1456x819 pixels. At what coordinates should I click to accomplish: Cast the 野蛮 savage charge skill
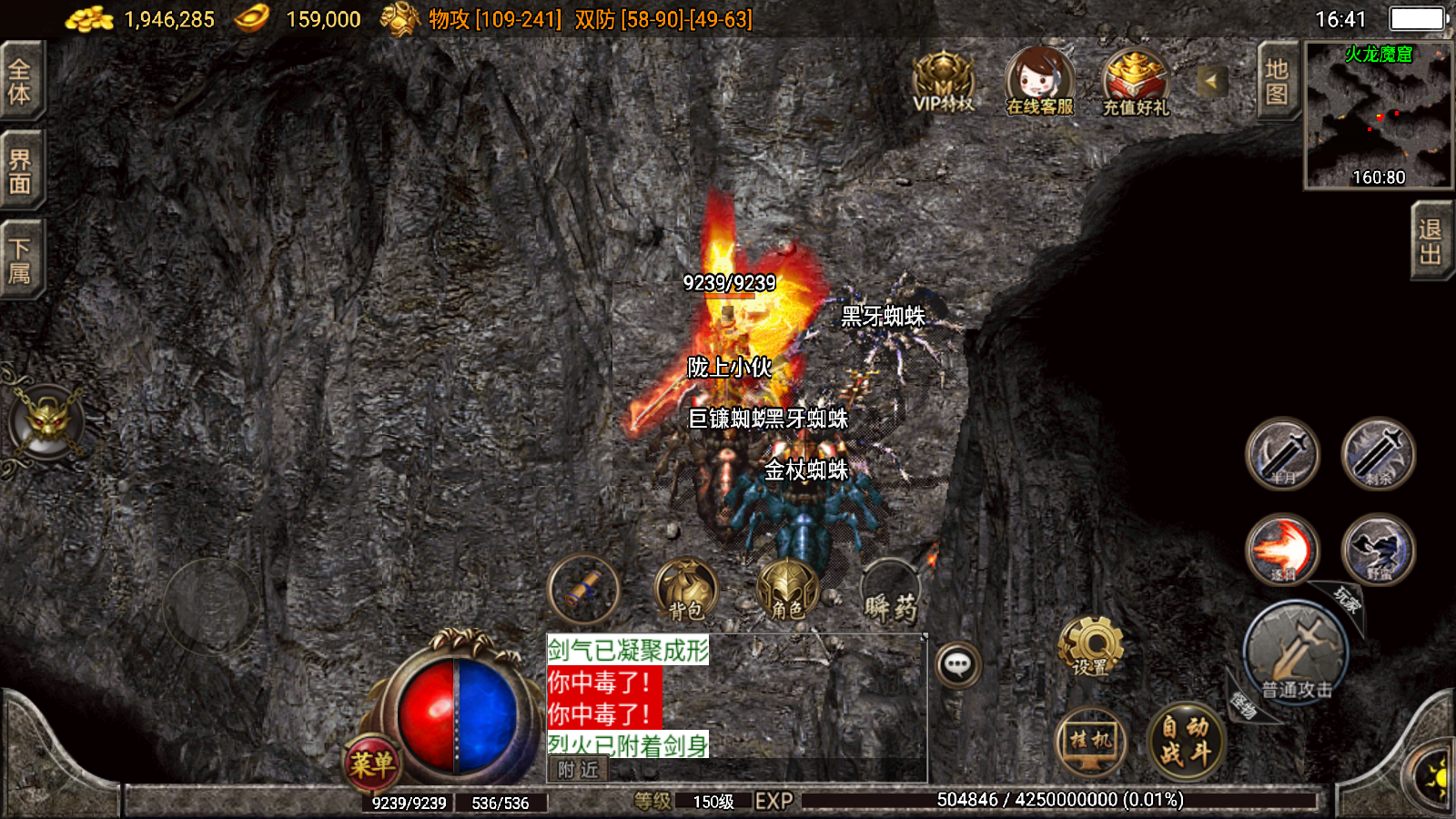coord(1378,549)
